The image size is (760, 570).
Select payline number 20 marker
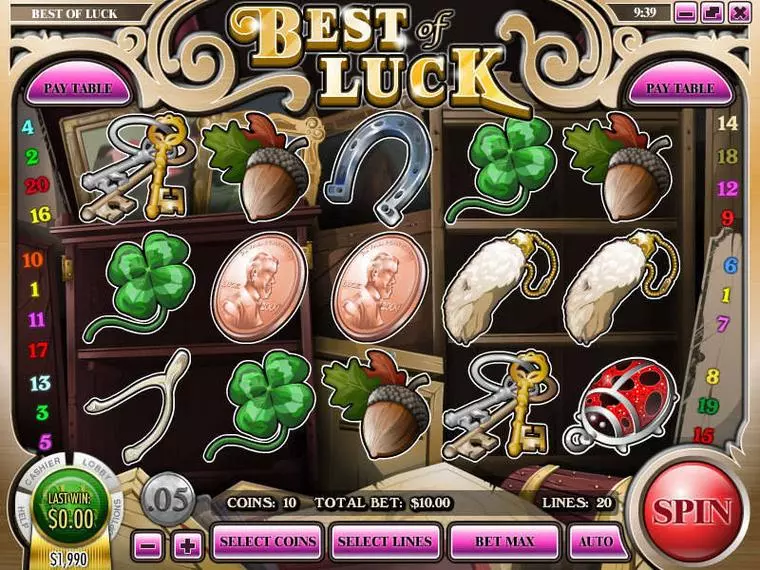pyautogui.click(x=37, y=185)
